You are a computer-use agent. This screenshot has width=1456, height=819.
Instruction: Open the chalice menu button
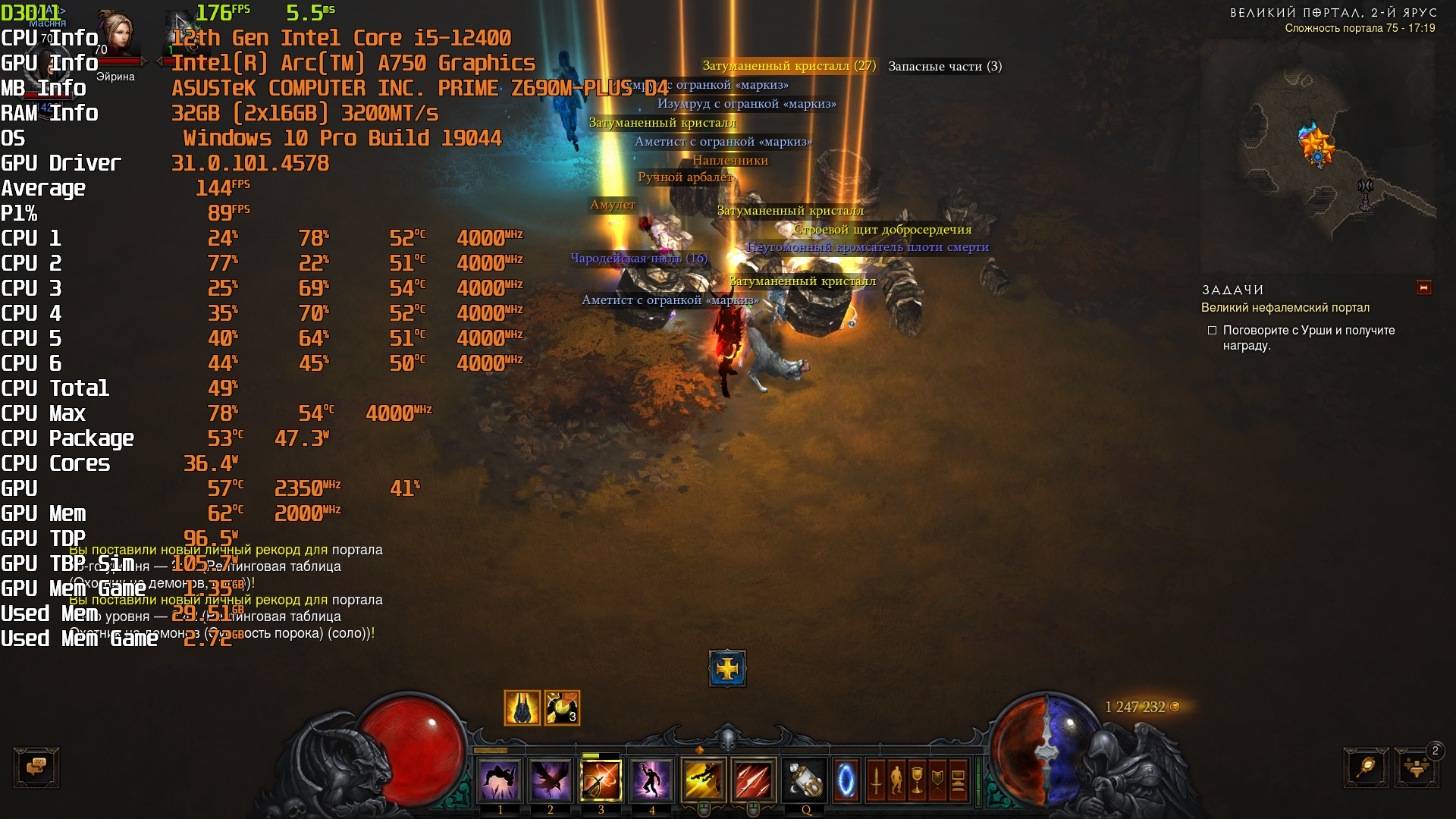point(917,780)
